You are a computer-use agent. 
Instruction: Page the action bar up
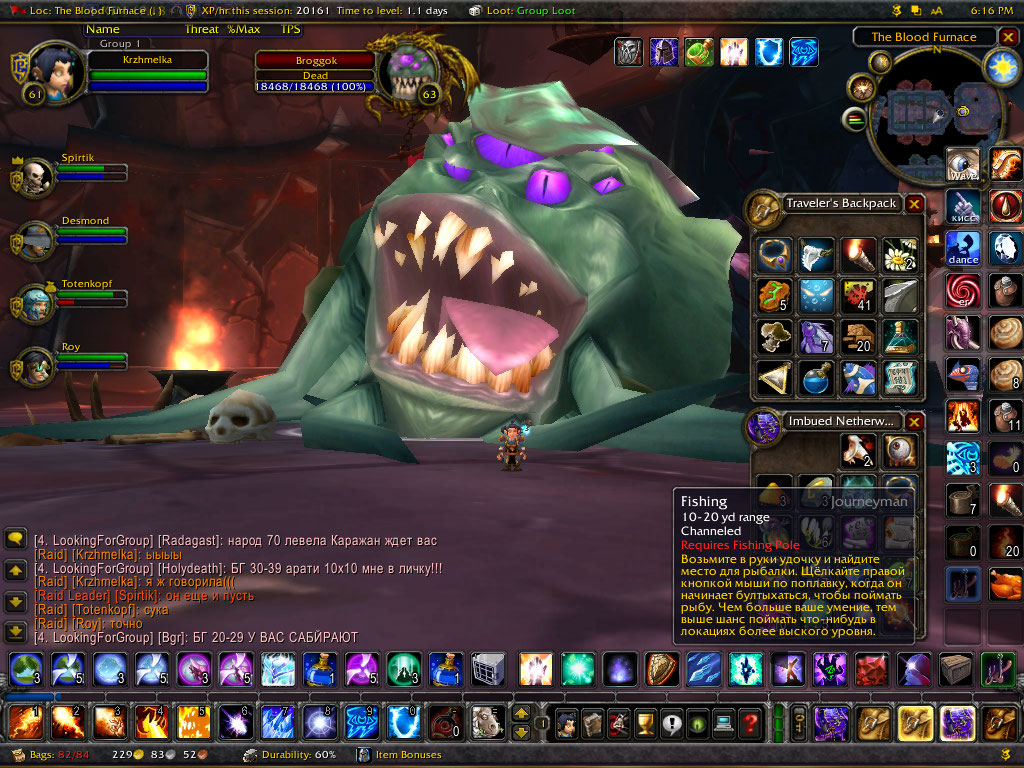(520, 714)
